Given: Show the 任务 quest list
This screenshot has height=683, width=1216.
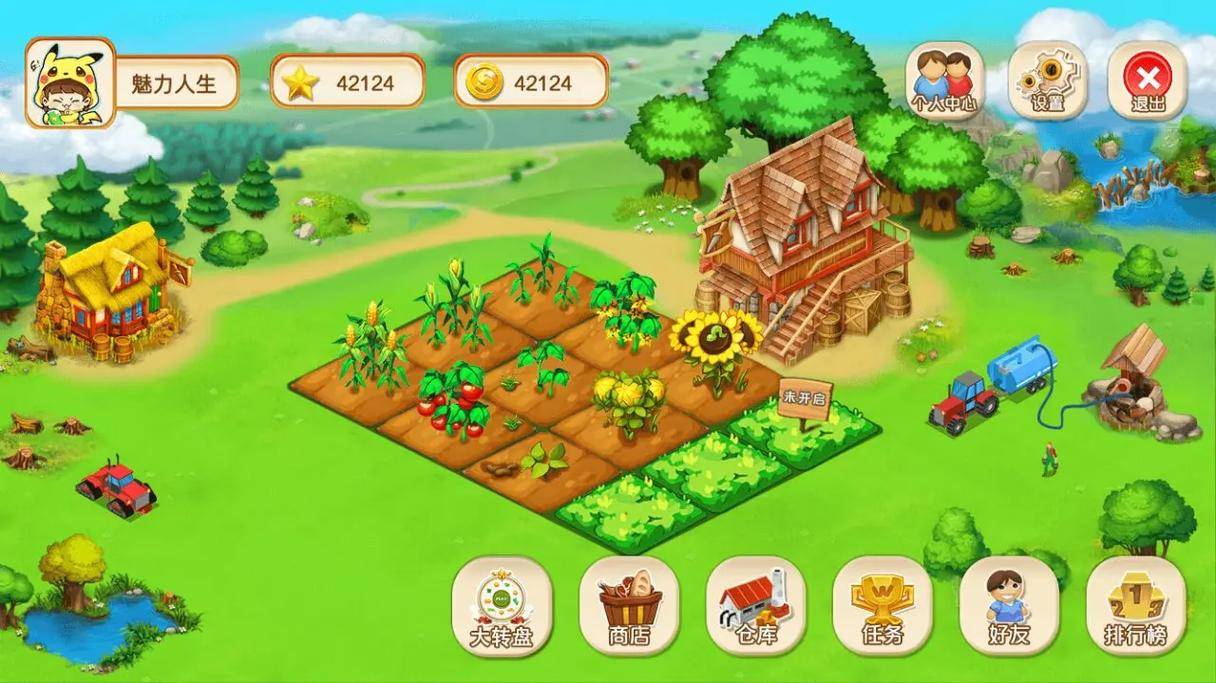Looking at the screenshot, I should pyautogui.click(x=882, y=606).
